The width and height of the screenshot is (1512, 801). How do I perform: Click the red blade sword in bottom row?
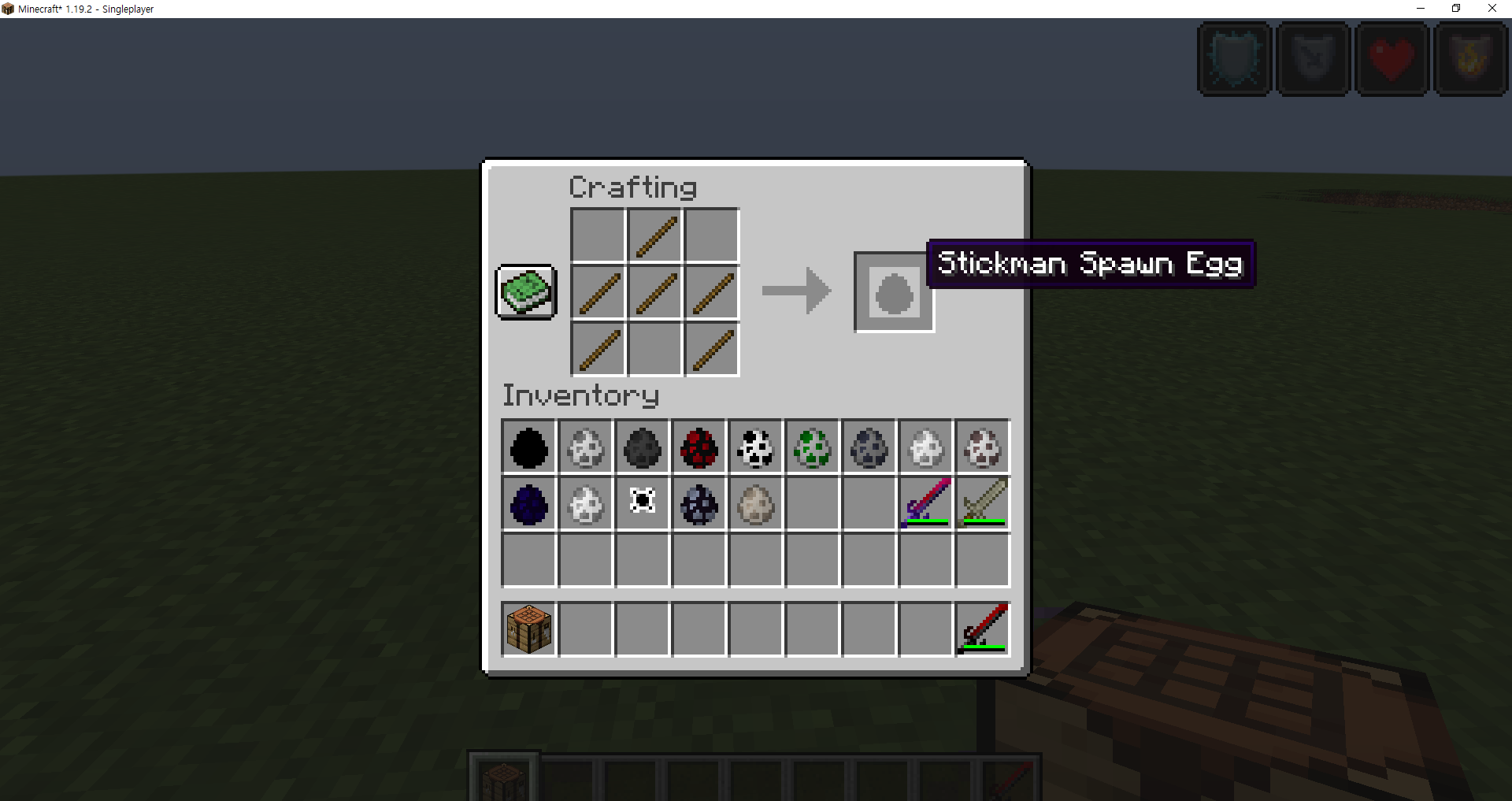982,628
